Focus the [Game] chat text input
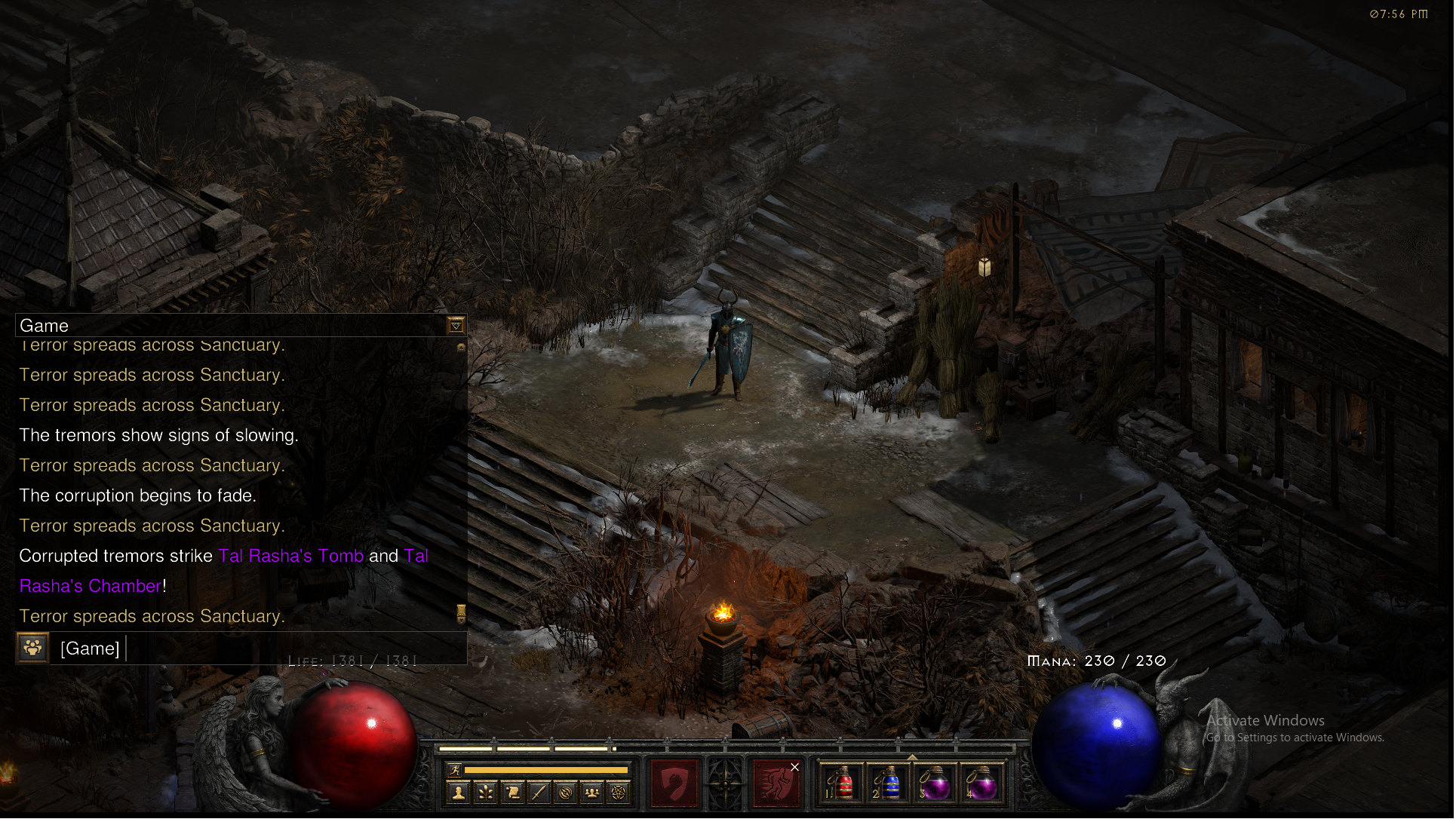 click(x=294, y=649)
